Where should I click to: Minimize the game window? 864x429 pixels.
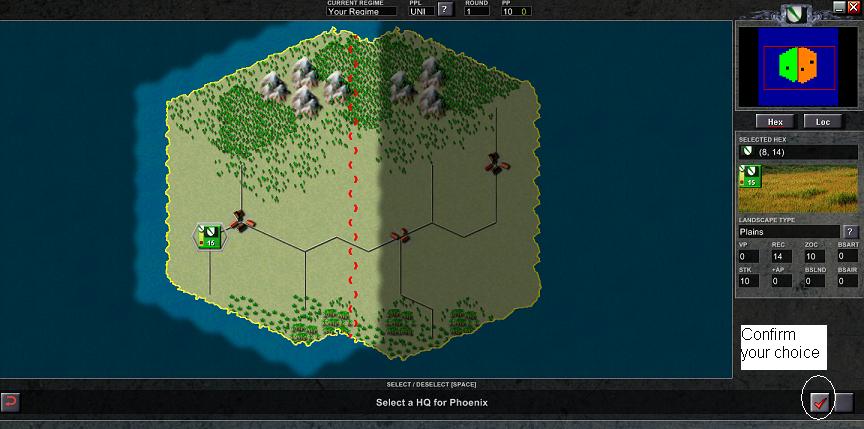(839, 6)
